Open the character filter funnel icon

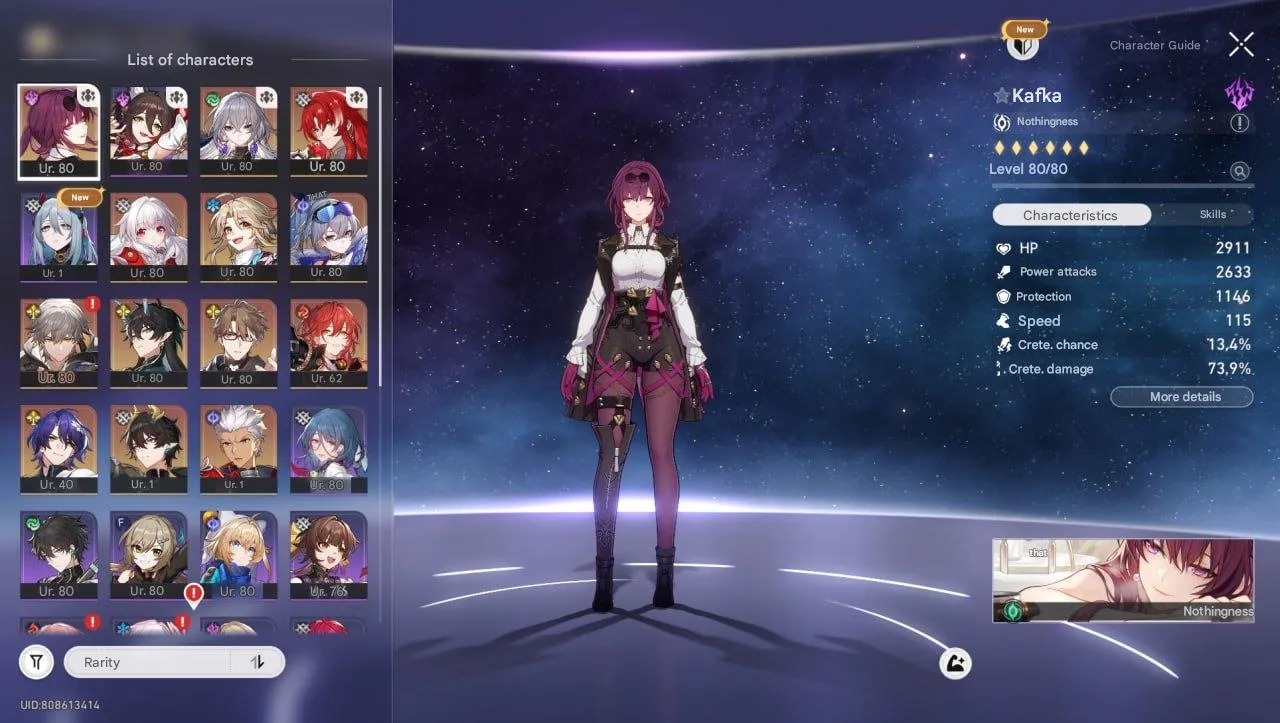36,661
